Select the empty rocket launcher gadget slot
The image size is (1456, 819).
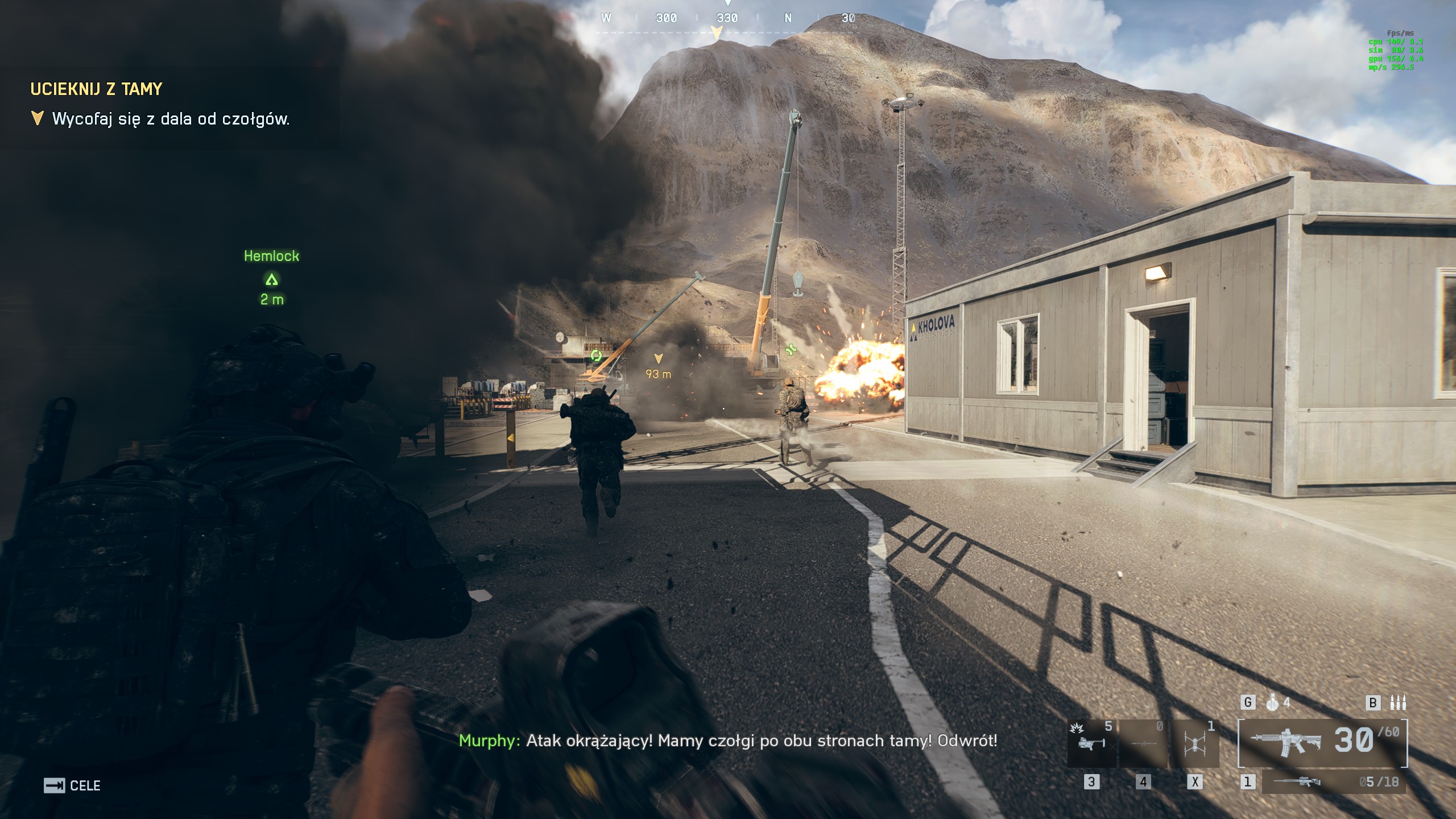point(1143,743)
